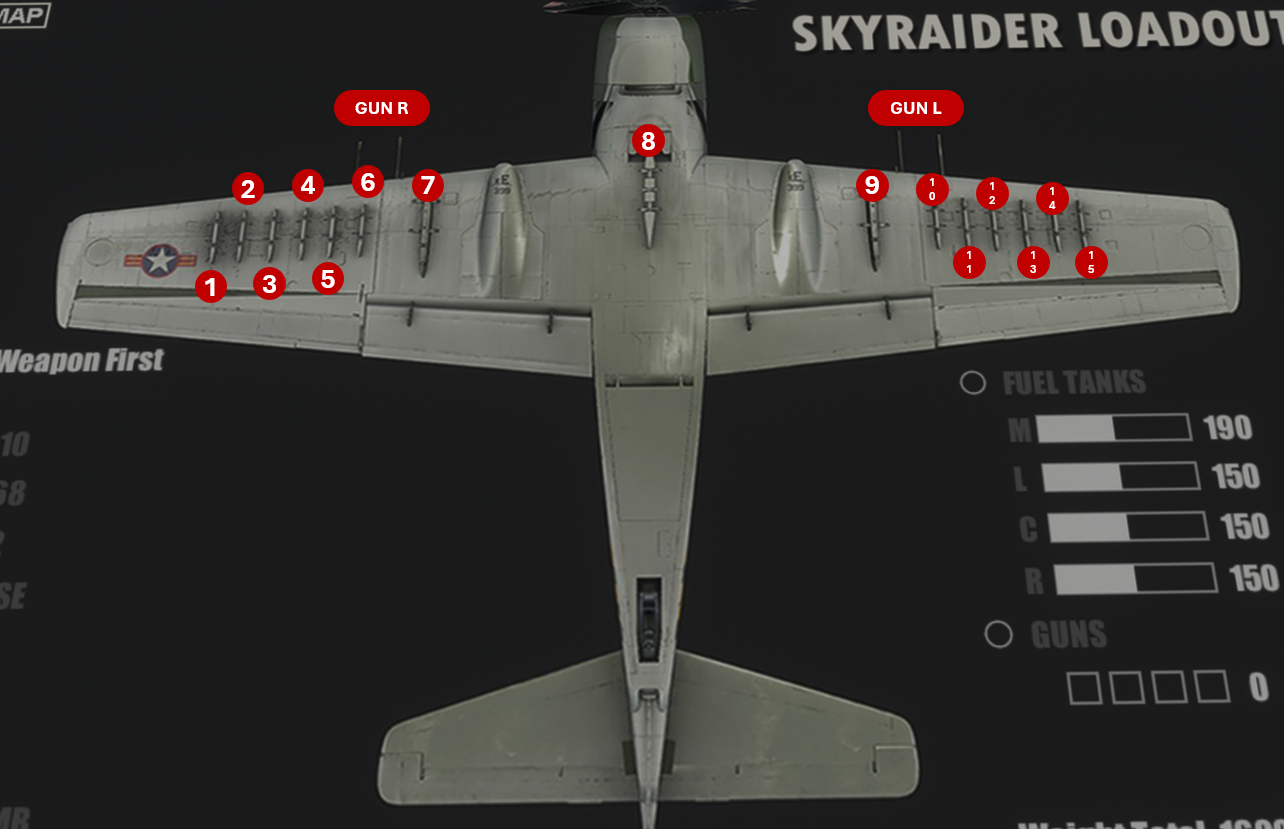Select outermost left pylon 15
This screenshot has height=829, width=1284.
pyautogui.click(x=1091, y=263)
